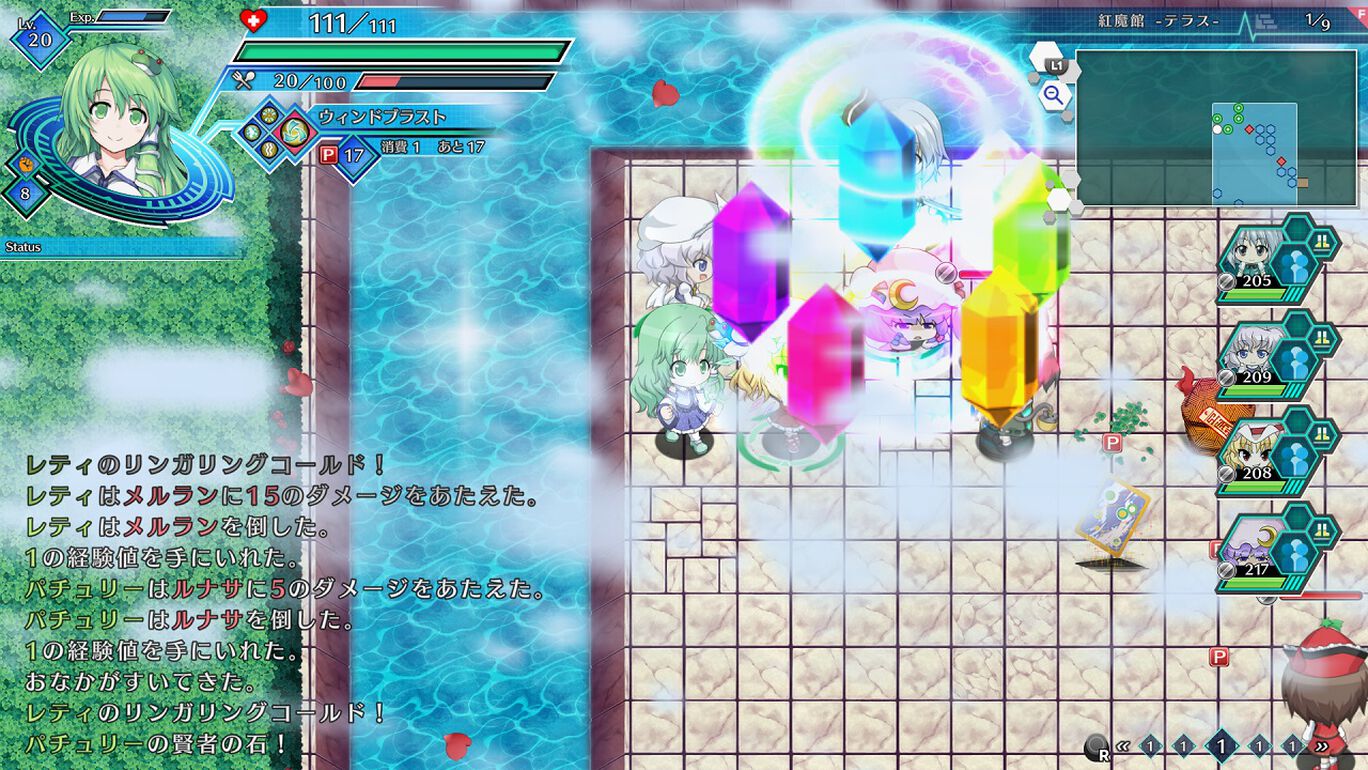
Task: Select the highlighted center skill page 1
Action: (1222, 745)
